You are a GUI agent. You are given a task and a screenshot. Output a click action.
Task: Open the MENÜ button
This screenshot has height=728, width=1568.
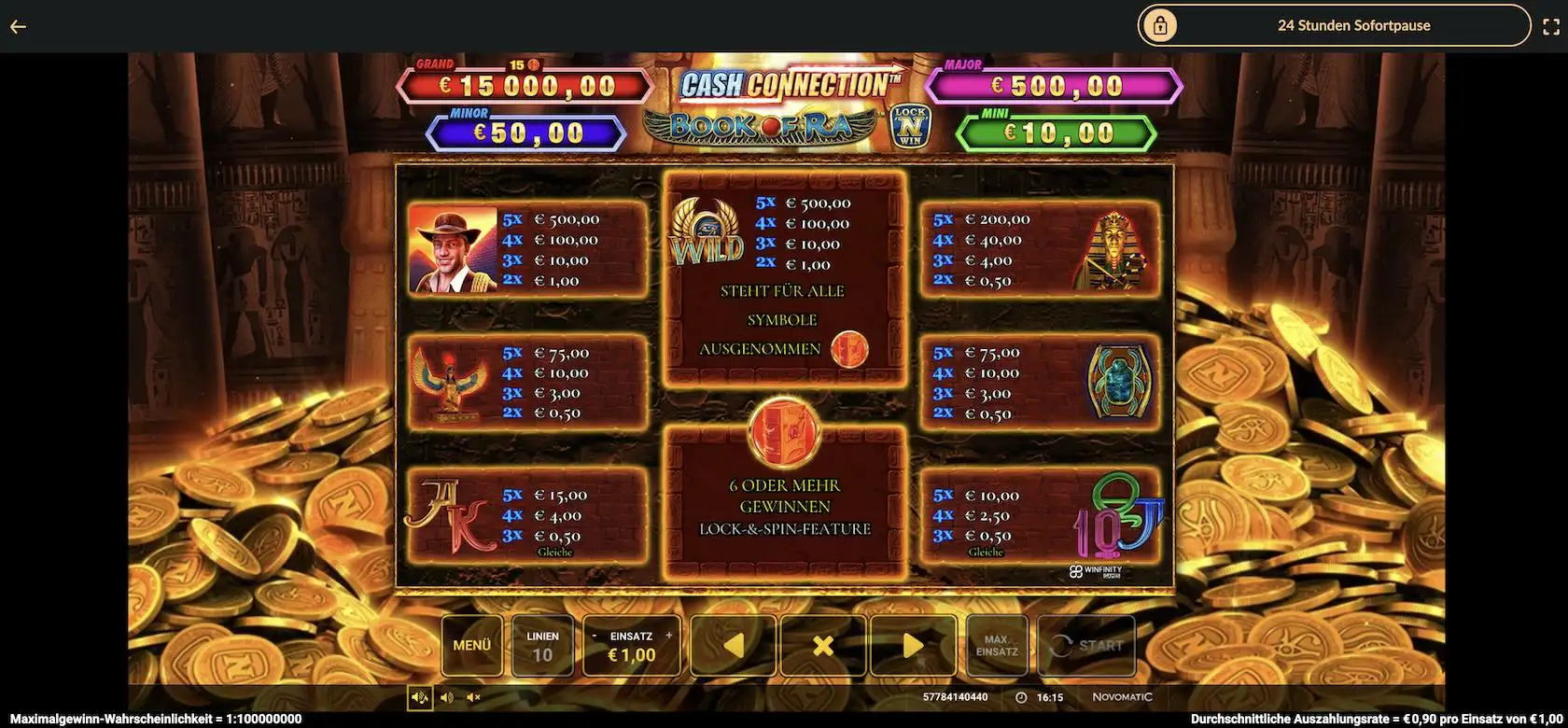471,645
